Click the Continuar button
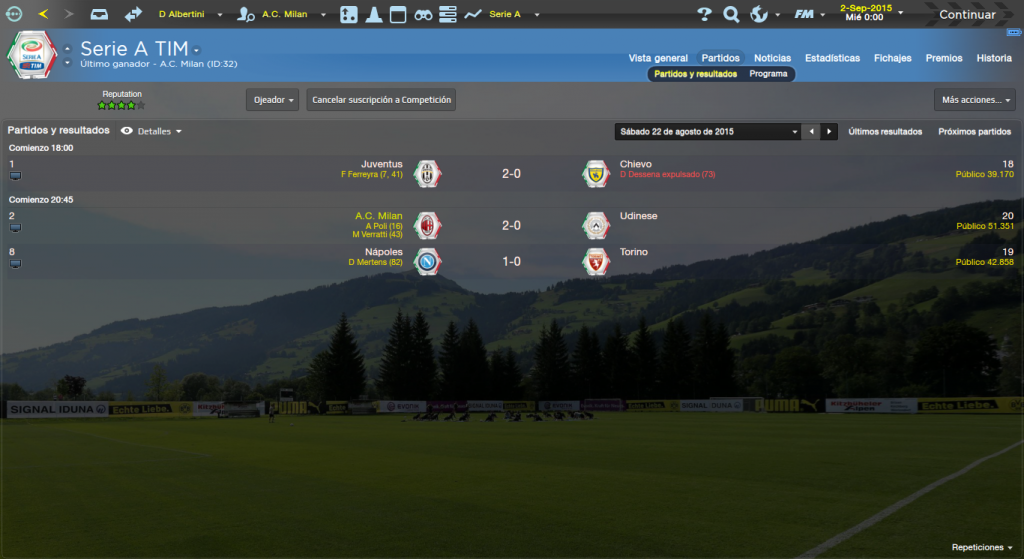Viewport: 1024px width, 559px height. [x=966, y=14]
